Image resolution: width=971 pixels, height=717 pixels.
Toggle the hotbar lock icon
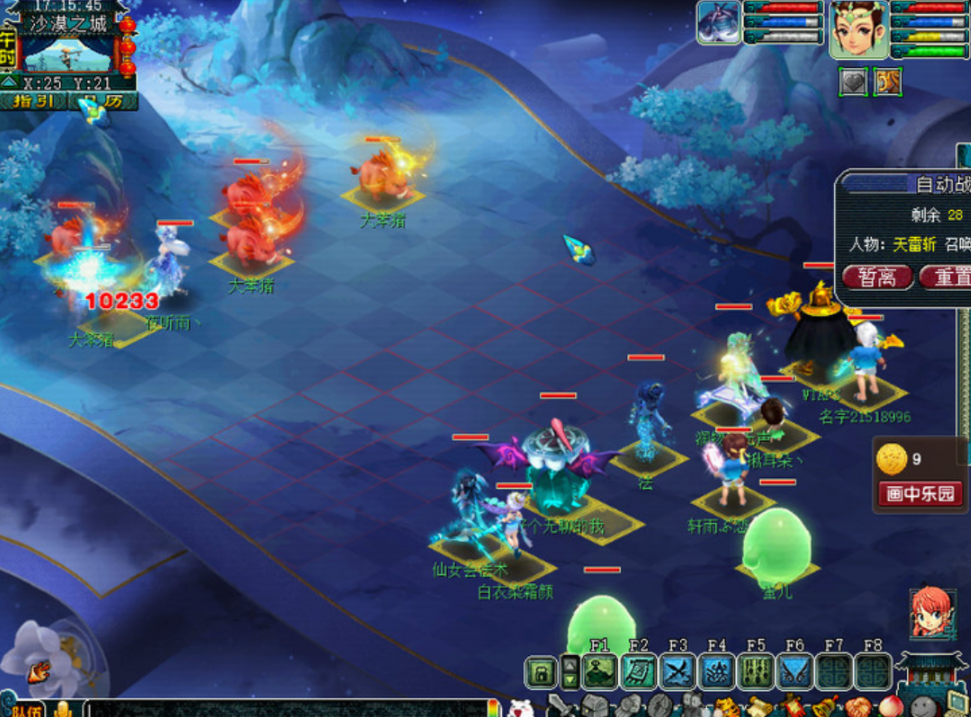pos(541,671)
